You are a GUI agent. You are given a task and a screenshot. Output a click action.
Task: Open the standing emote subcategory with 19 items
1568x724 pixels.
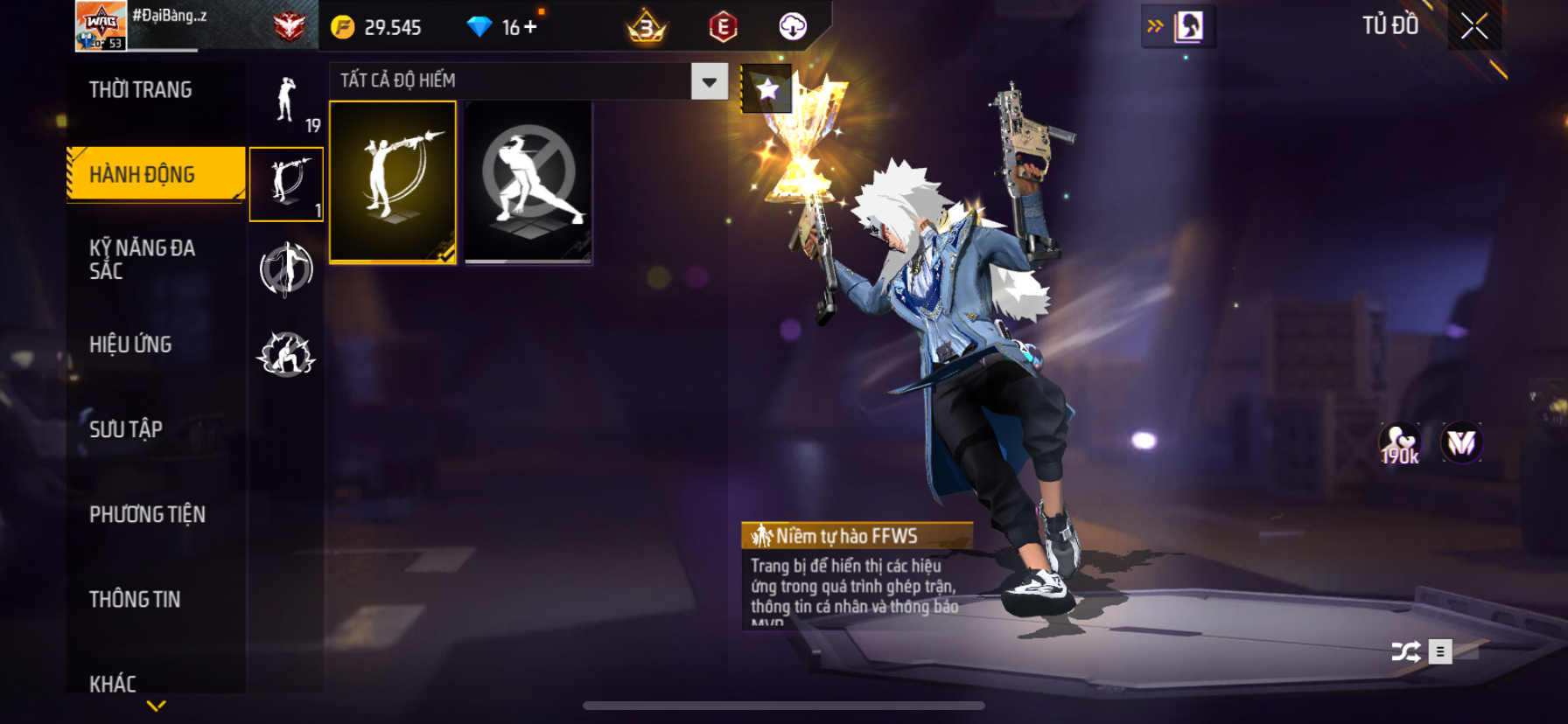coord(287,101)
